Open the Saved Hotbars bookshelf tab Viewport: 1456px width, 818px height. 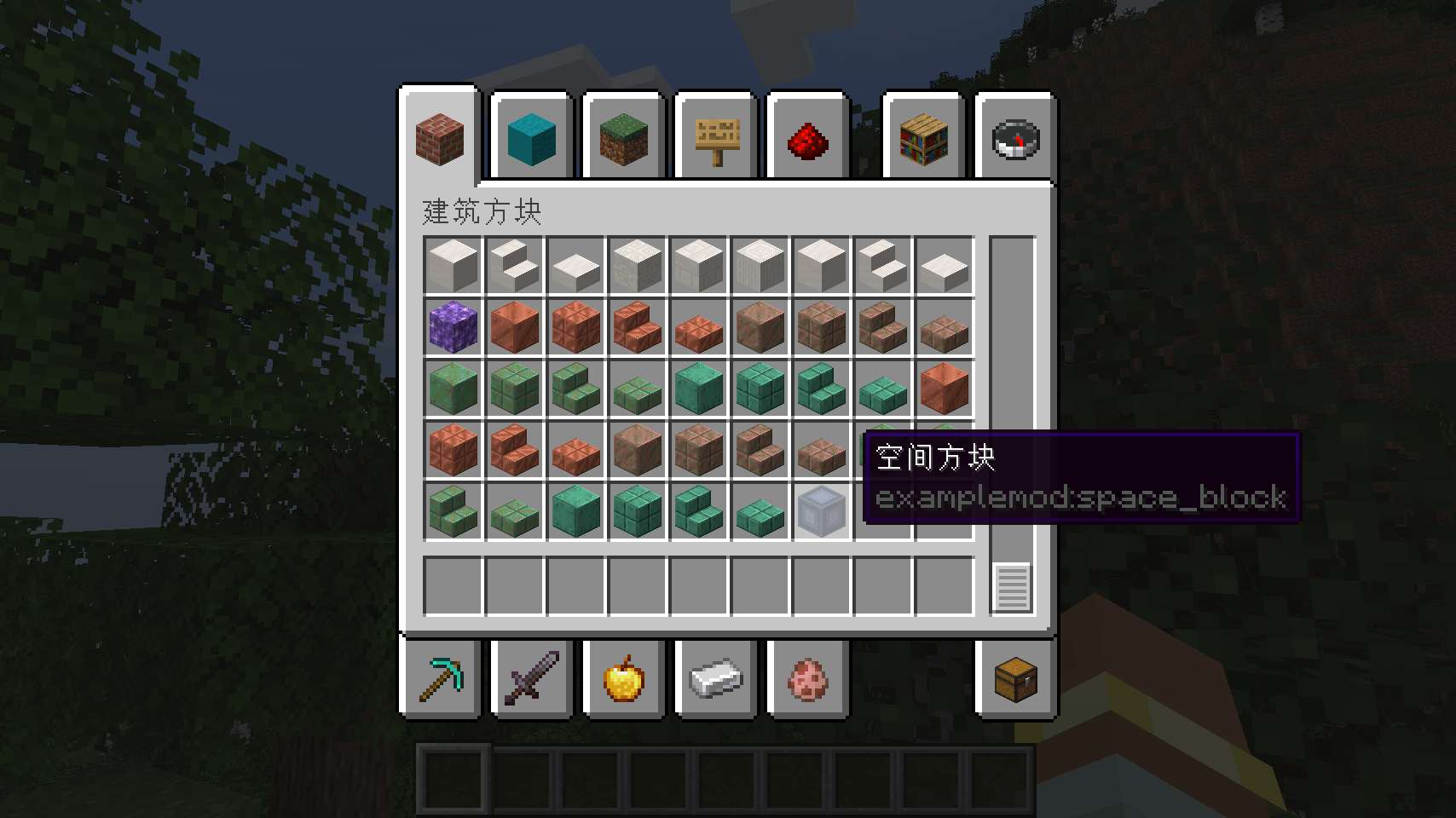(x=923, y=141)
